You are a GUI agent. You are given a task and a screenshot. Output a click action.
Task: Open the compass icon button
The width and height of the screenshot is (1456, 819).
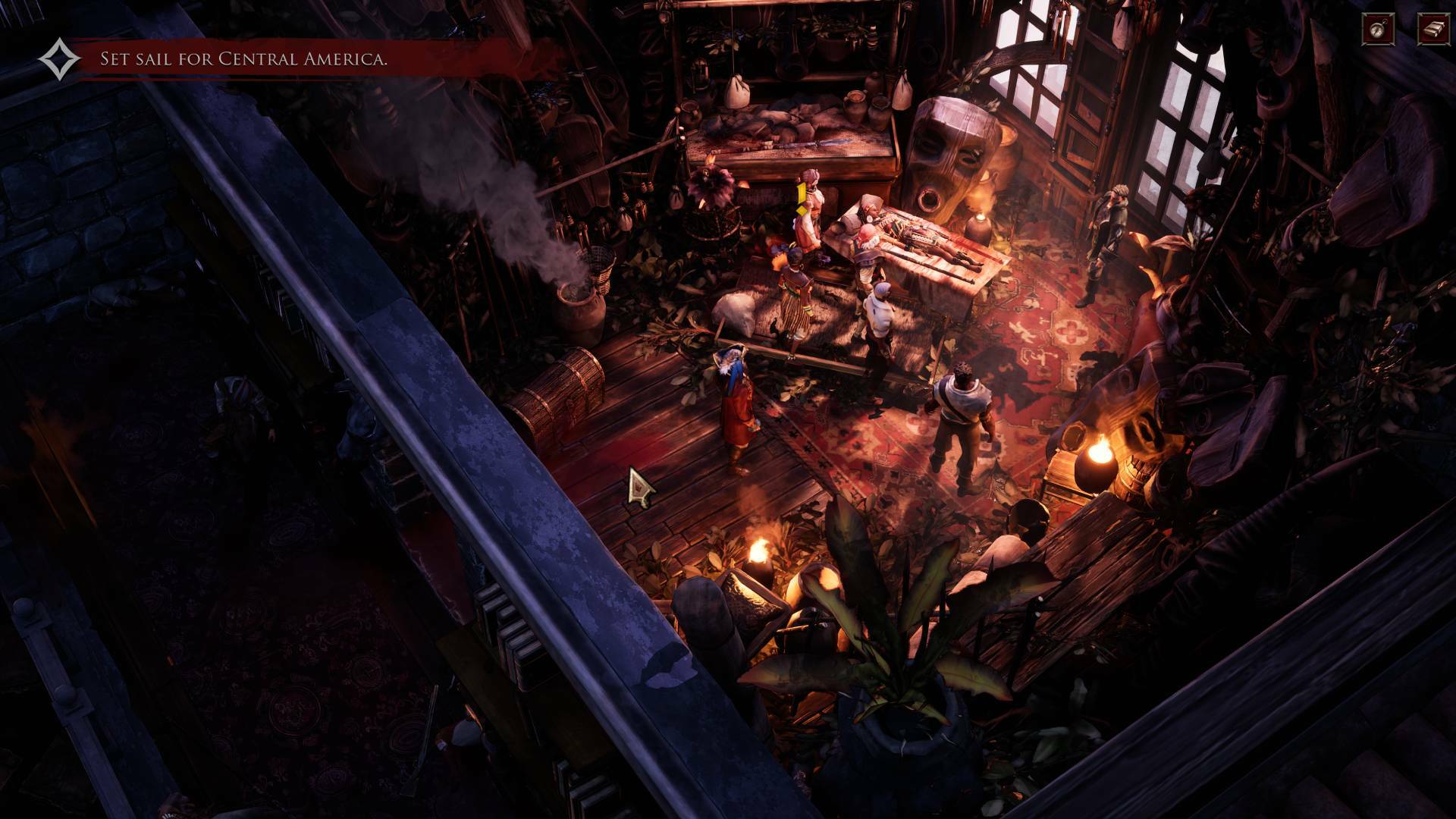pyautogui.click(x=1376, y=29)
